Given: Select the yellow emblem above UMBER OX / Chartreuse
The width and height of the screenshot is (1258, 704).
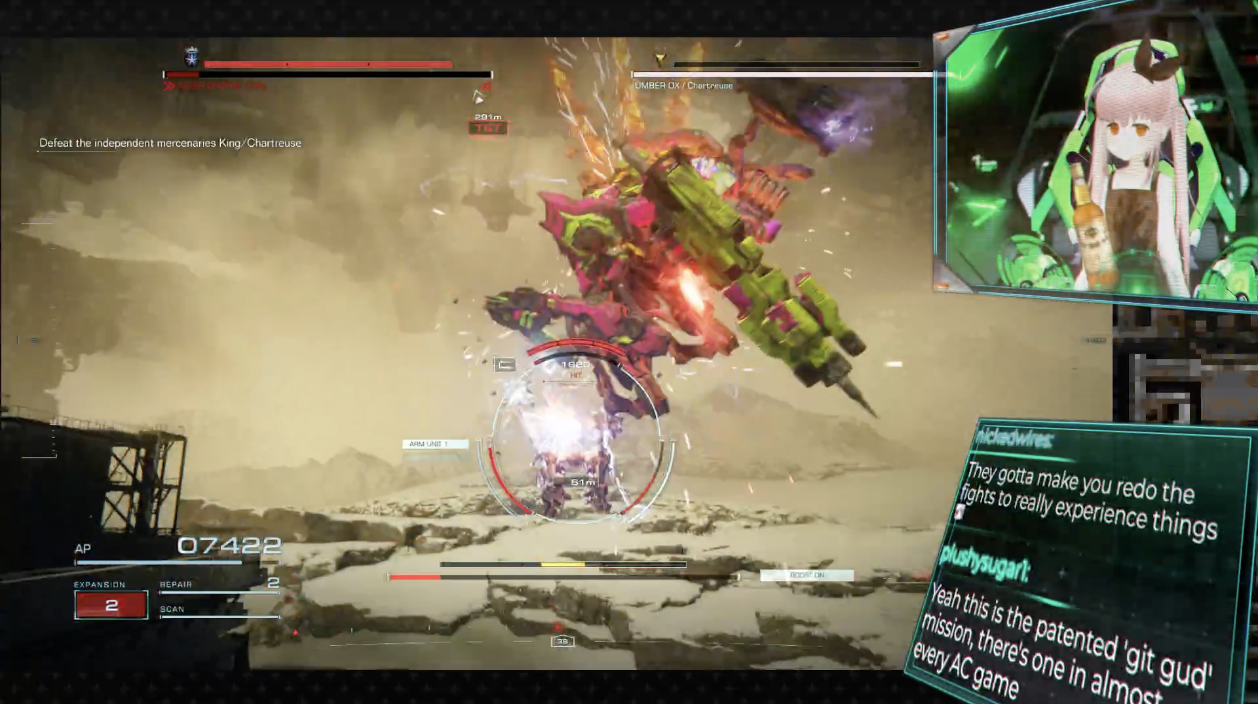Looking at the screenshot, I should [x=660, y=60].
